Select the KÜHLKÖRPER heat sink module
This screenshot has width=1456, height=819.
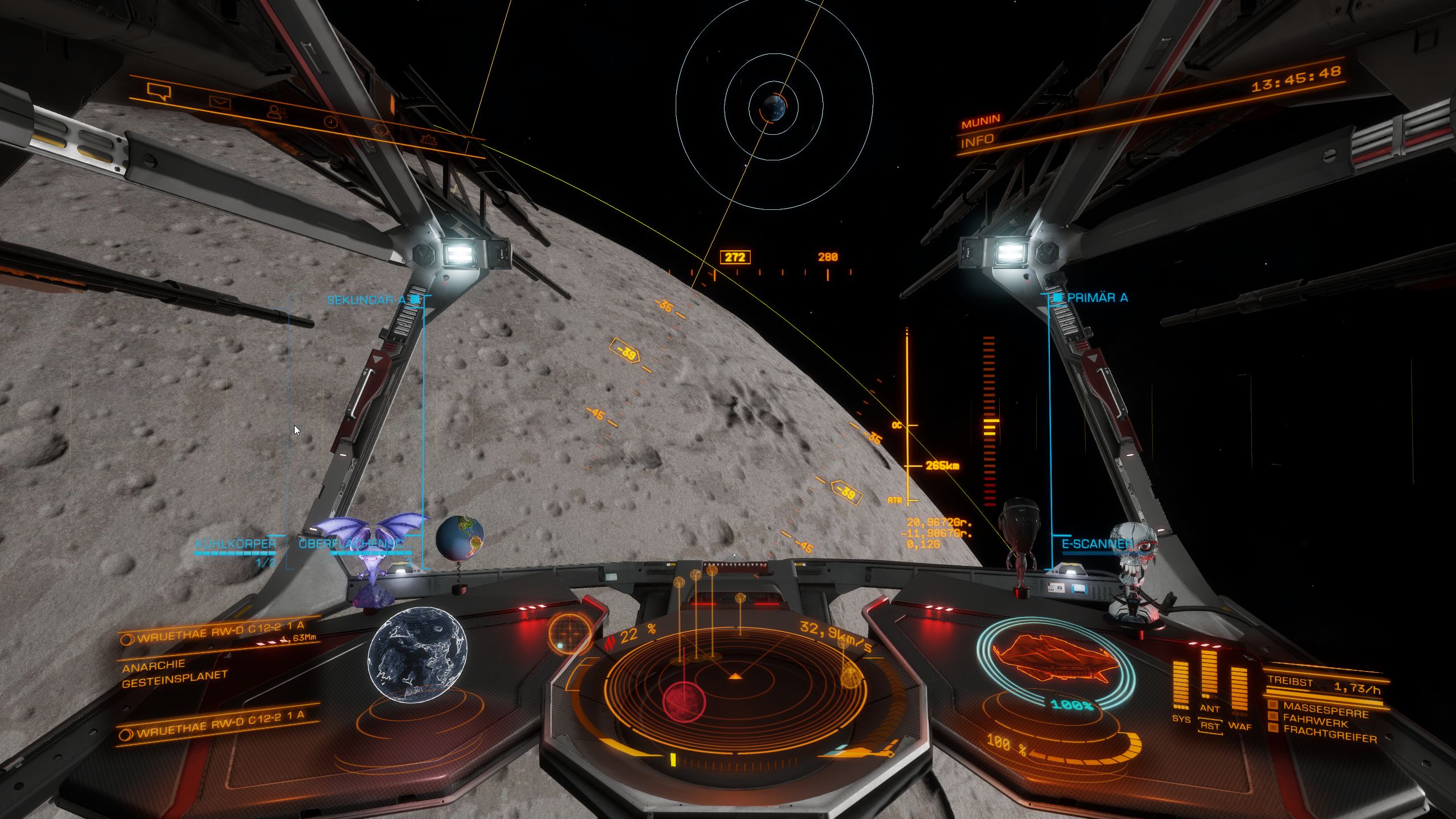(x=235, y=544)
